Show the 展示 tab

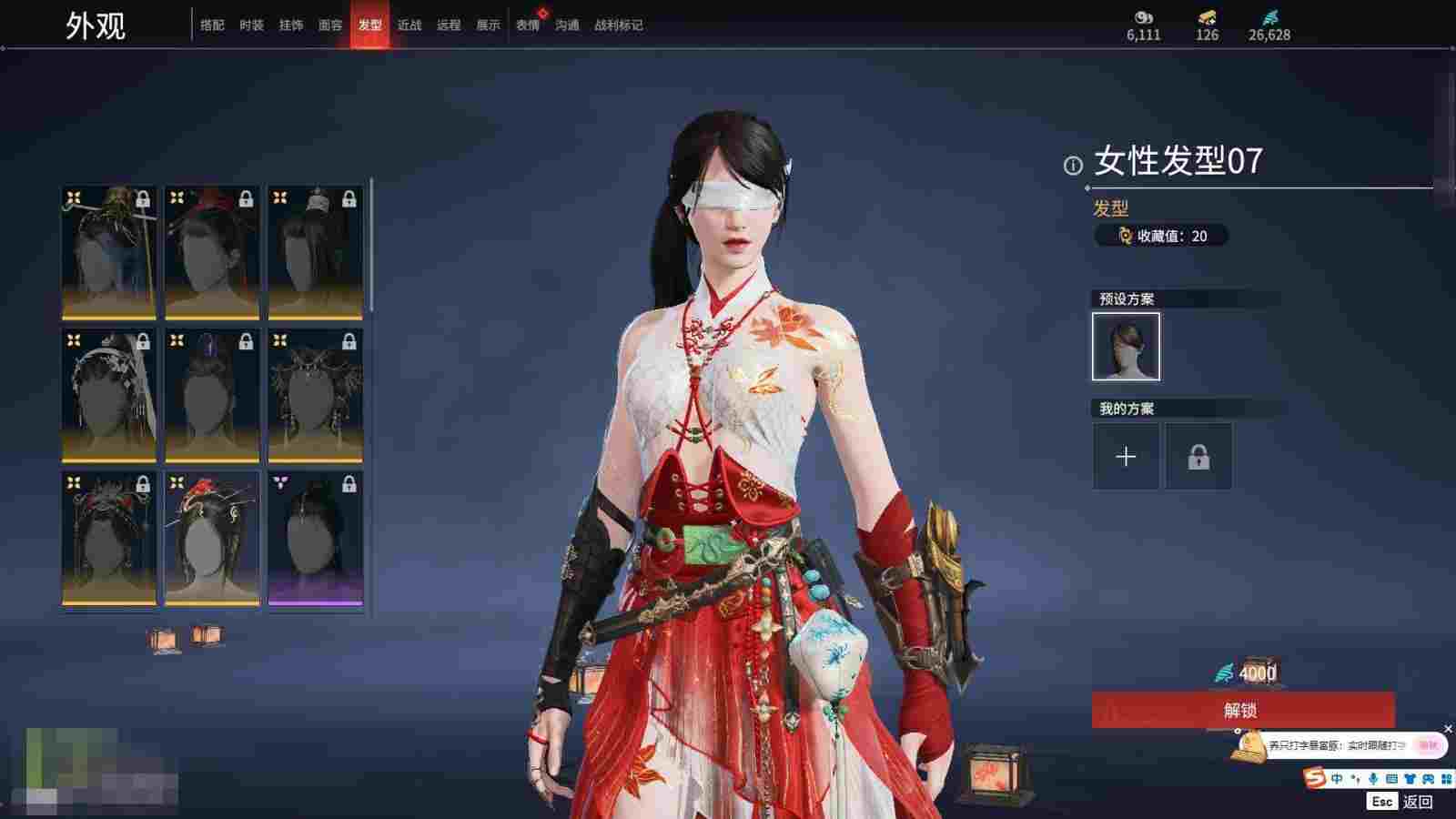[489, 25]
